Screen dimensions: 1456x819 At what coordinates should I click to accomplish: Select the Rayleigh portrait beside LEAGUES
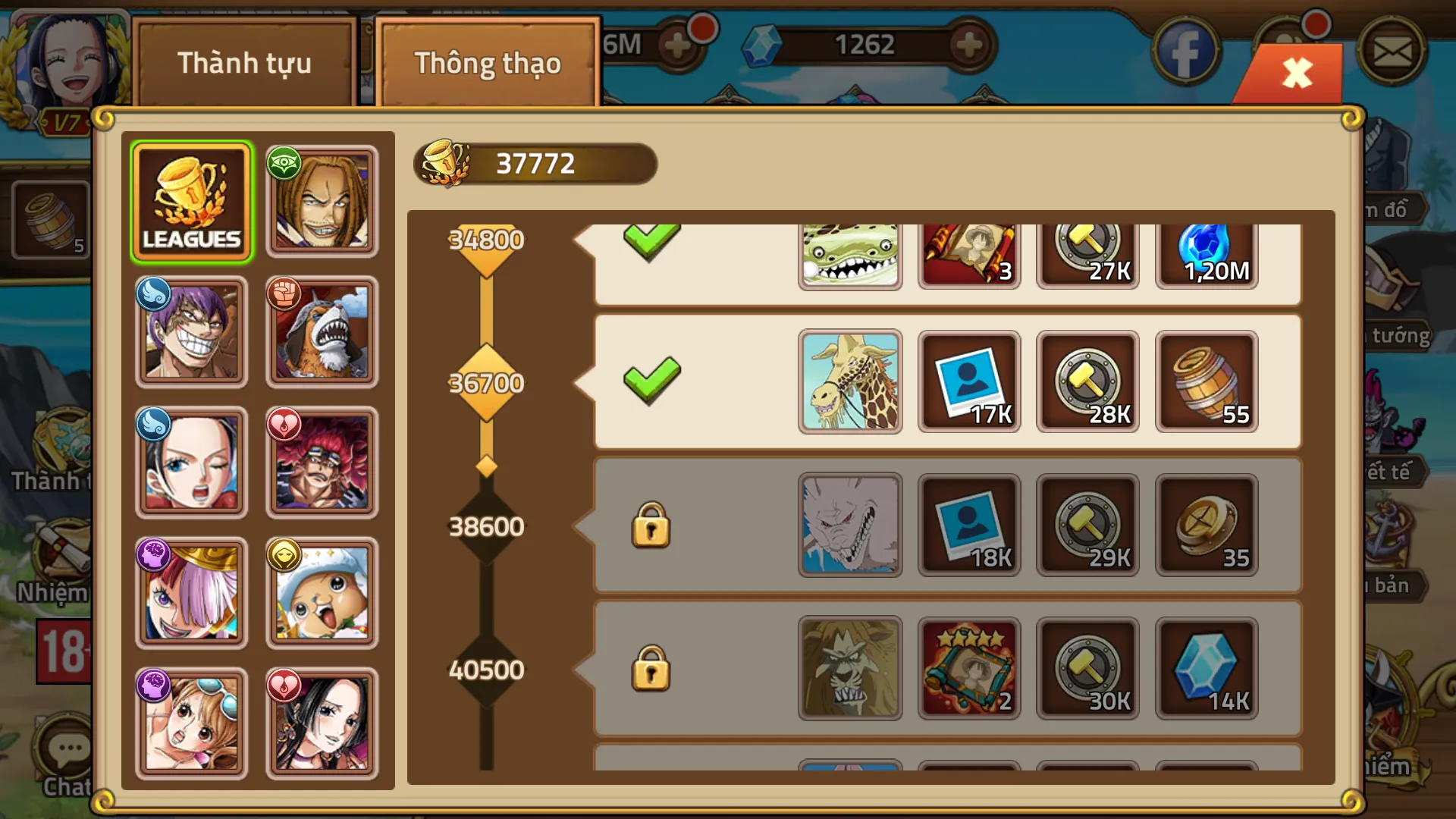[x=322, y=201]
